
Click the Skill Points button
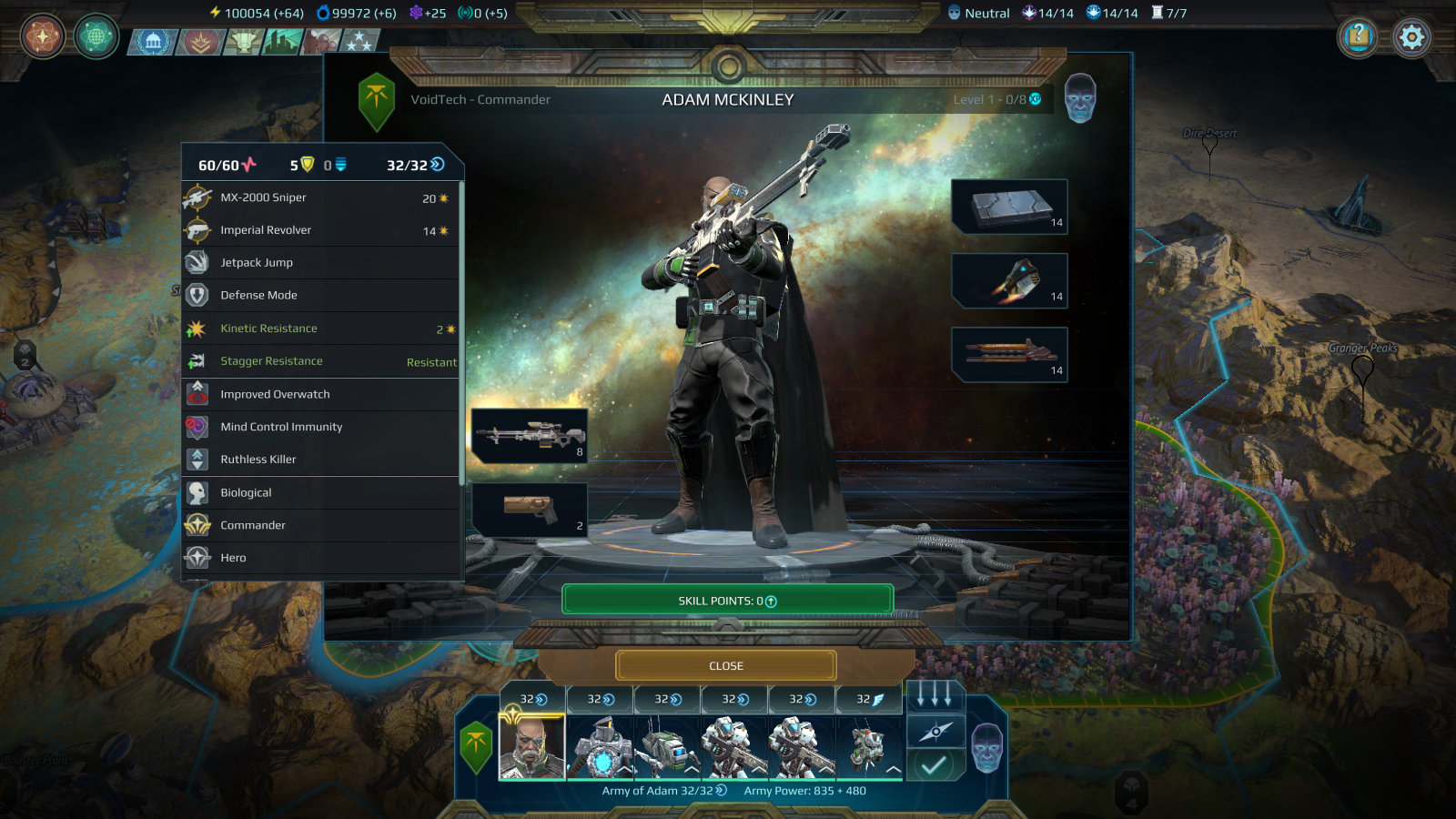[726, 599]
